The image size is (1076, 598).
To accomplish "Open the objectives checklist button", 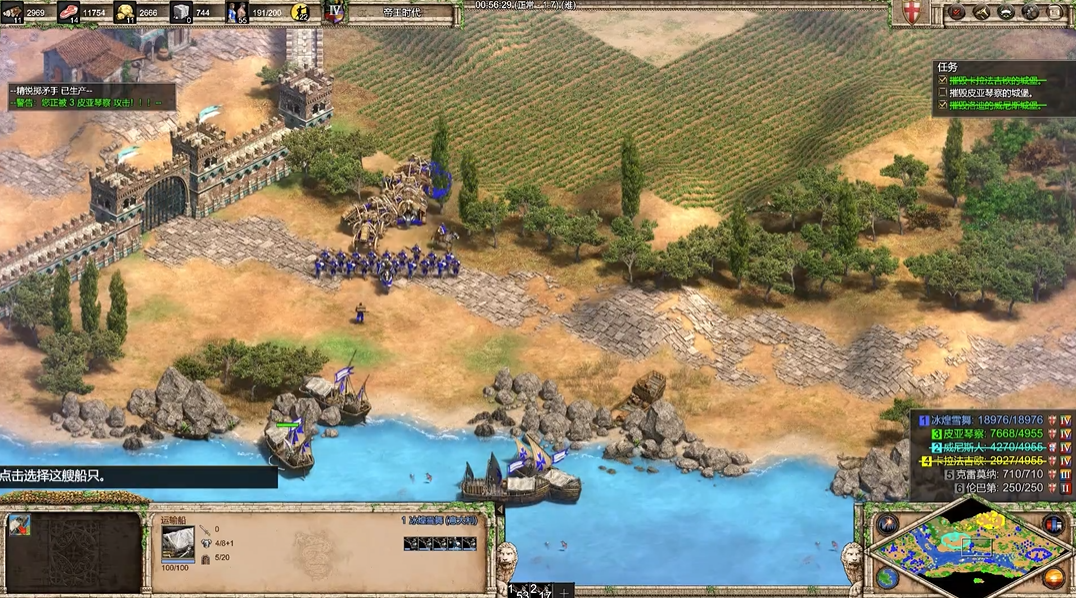I will pos(957,13).
